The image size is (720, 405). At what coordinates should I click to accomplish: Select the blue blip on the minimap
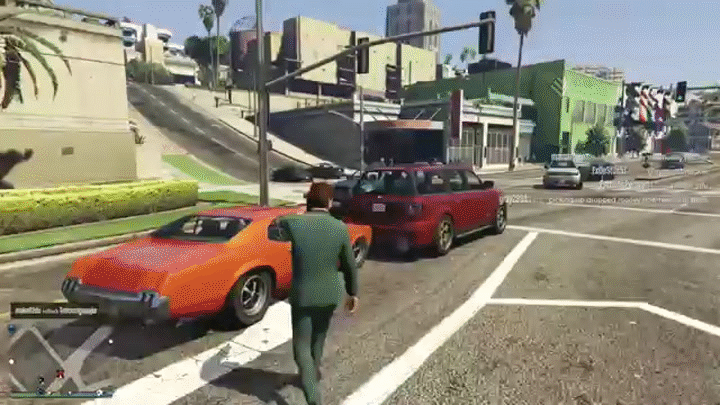pyautogui.click(x=11, y=328)
